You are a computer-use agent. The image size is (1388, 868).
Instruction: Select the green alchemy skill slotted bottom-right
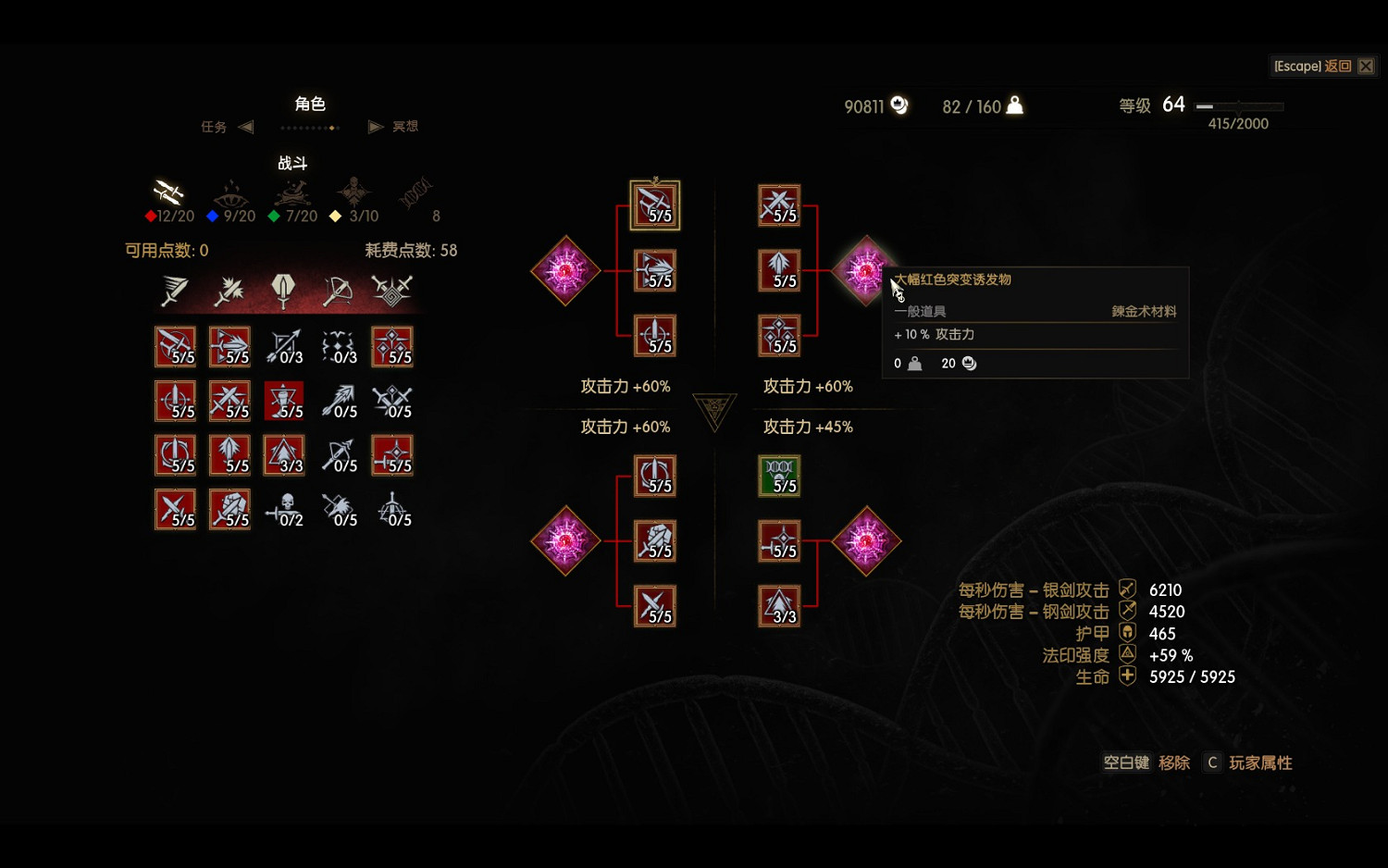pyautogui.click(x=779, y=475)
